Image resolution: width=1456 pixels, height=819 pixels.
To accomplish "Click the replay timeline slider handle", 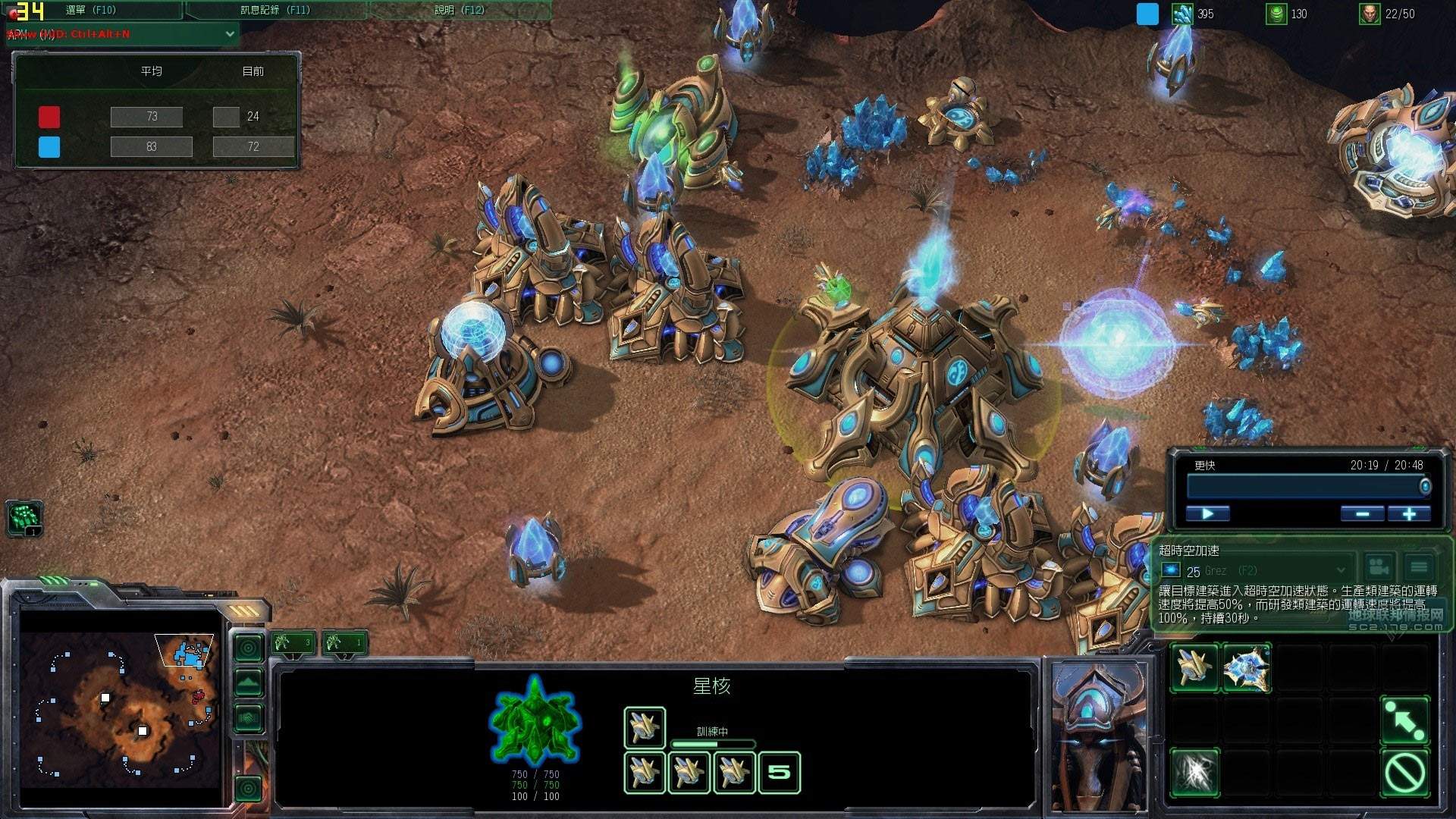I will click(1425, 486).
